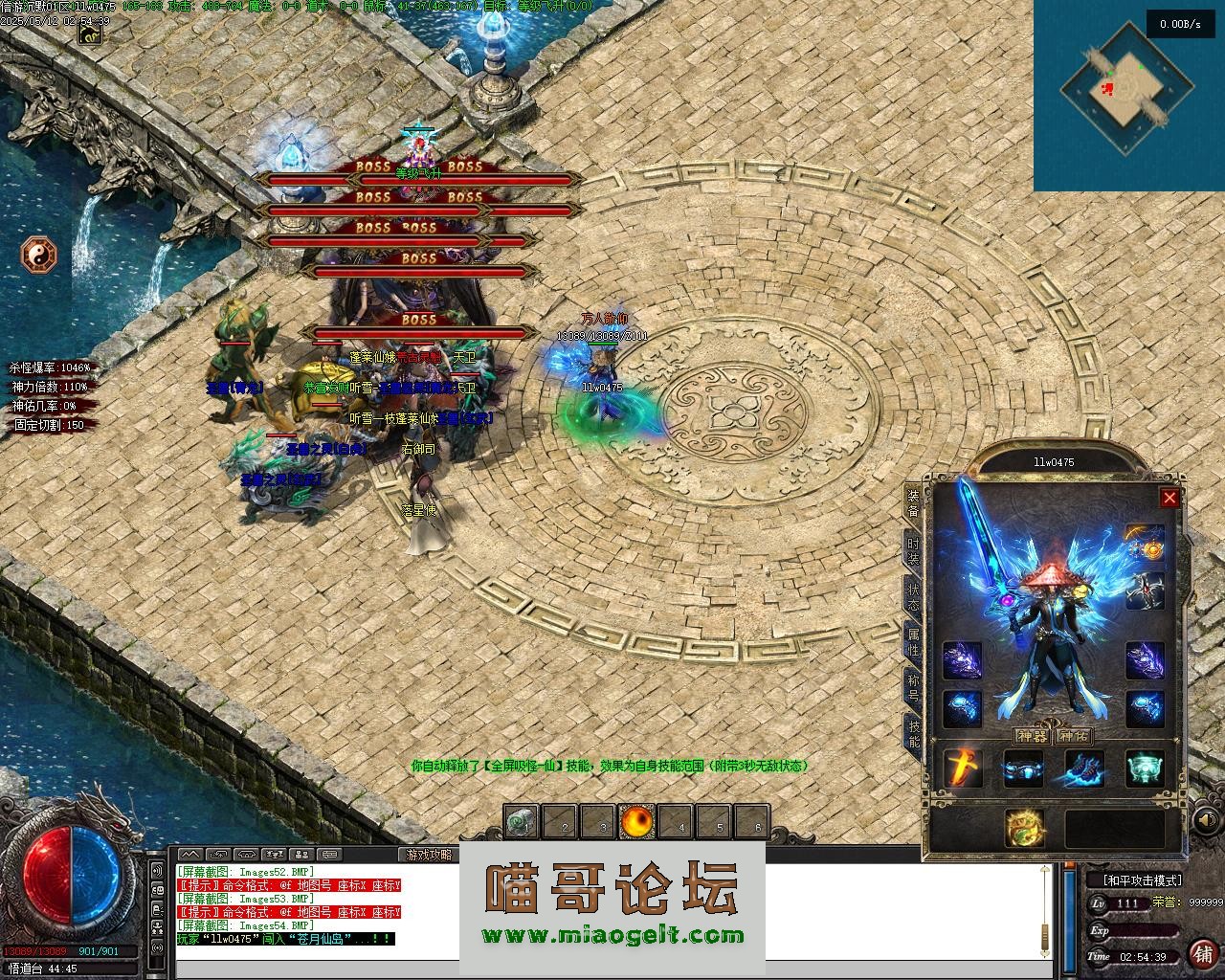This screenshot has height=980, width=1225.
Task: Toggle sound with the speaker button
Action: pos(1208,821)
